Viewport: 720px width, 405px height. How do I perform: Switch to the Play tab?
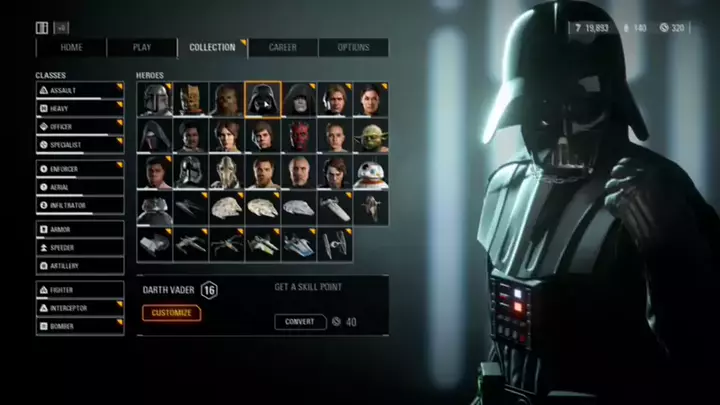click(x=142, y=47)
